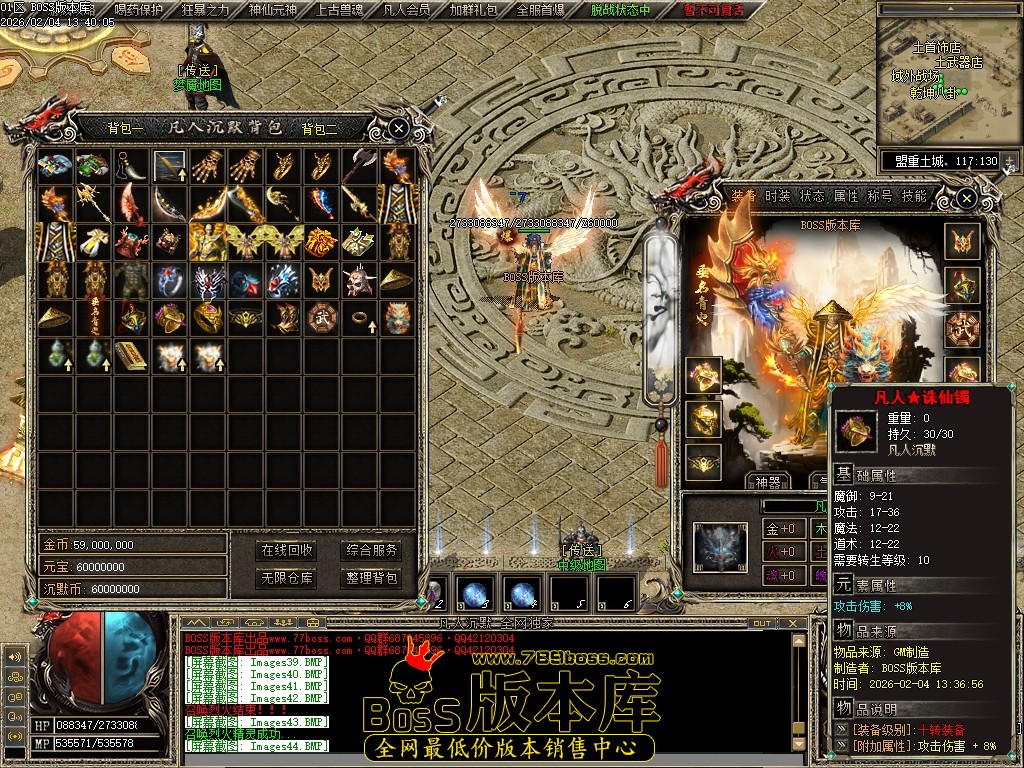The image size is (1024, 768).
Task: Open the 无限仓库 unlimited warehouse
Action: 288,578
